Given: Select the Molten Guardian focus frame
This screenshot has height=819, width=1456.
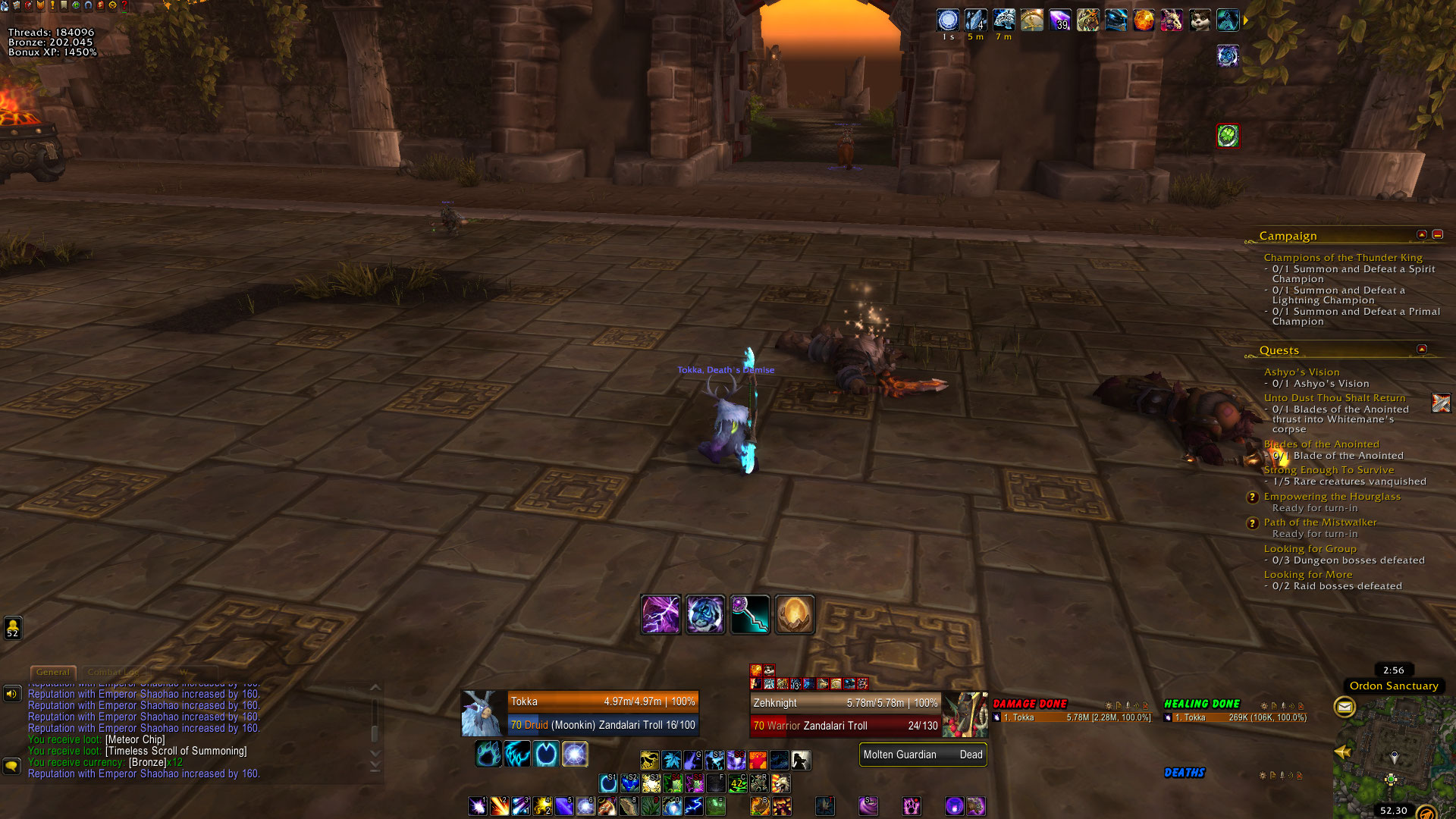Looking at the screenshot, I should click(922, 755).
